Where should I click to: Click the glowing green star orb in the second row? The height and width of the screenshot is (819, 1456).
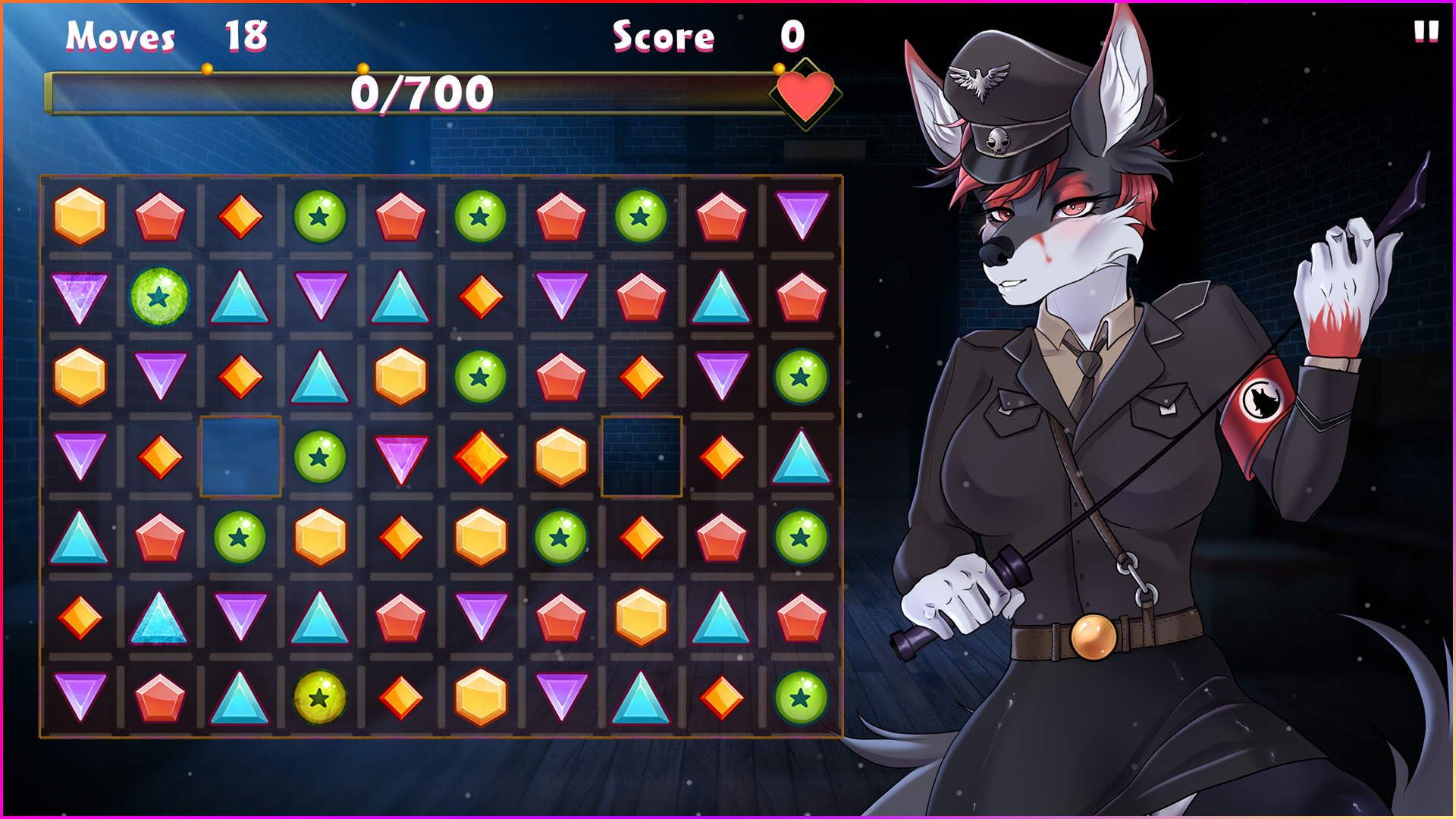click(159, 297)
